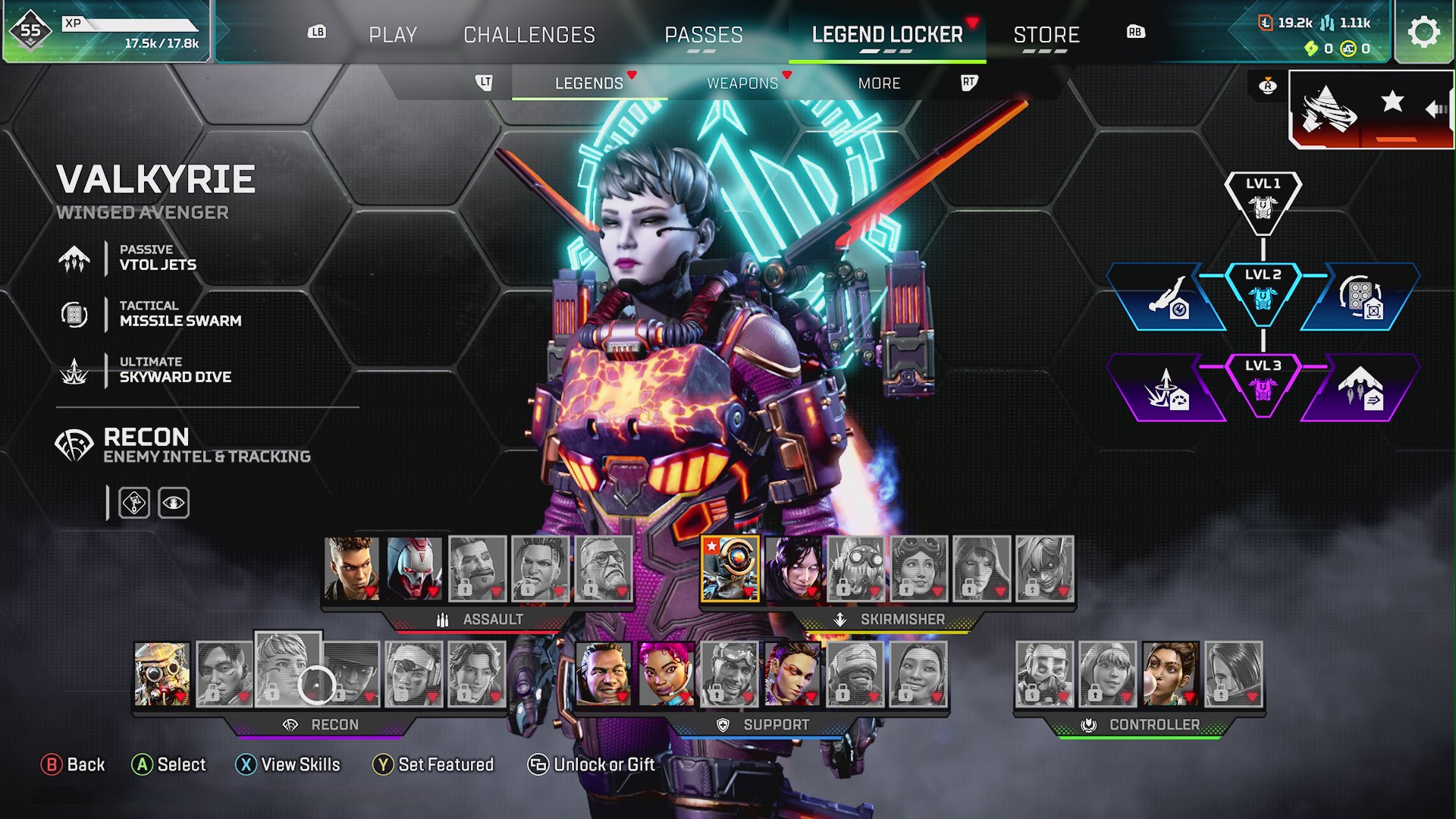Open the featured legend panel with star
Screen dimensions: 1456x819
(1371, 108)
